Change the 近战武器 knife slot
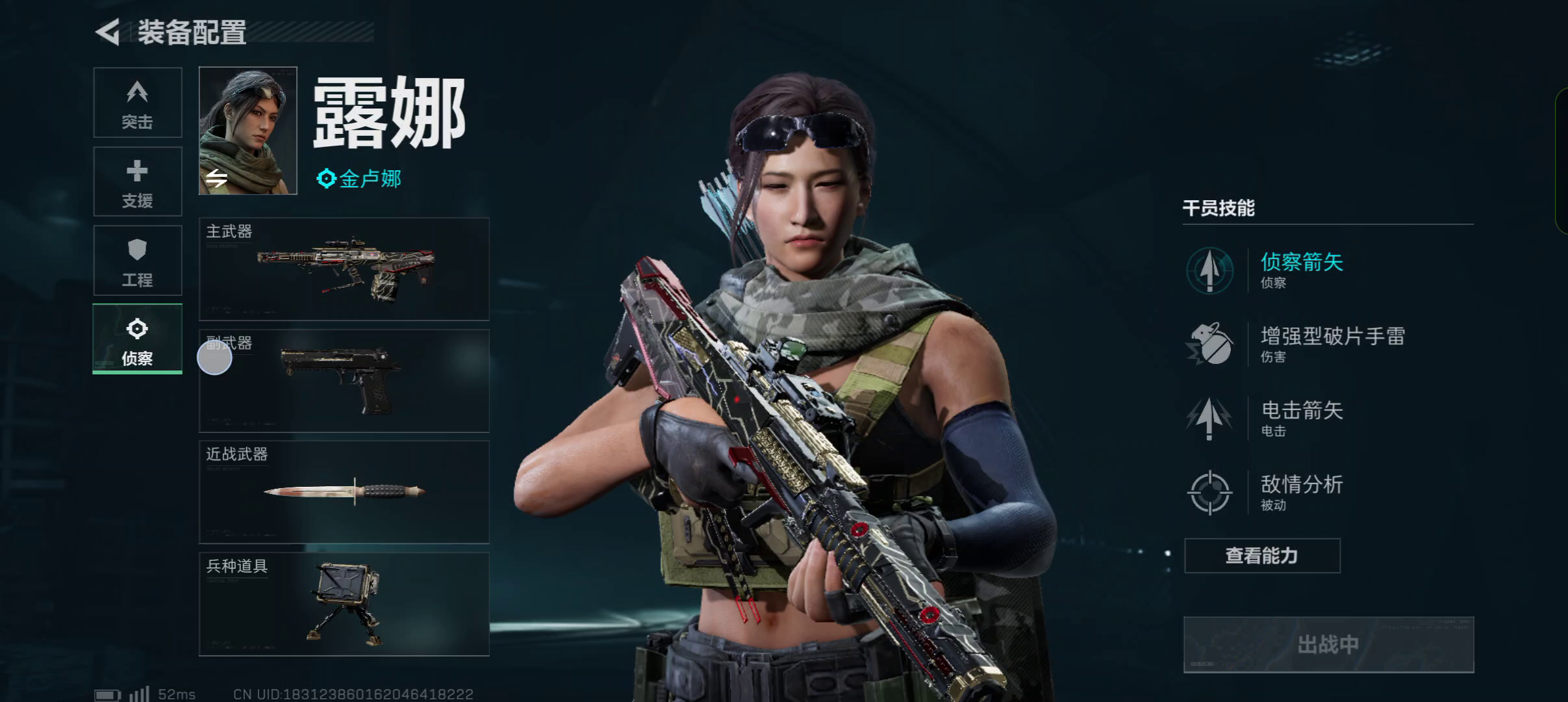 [x=344, y=492]
